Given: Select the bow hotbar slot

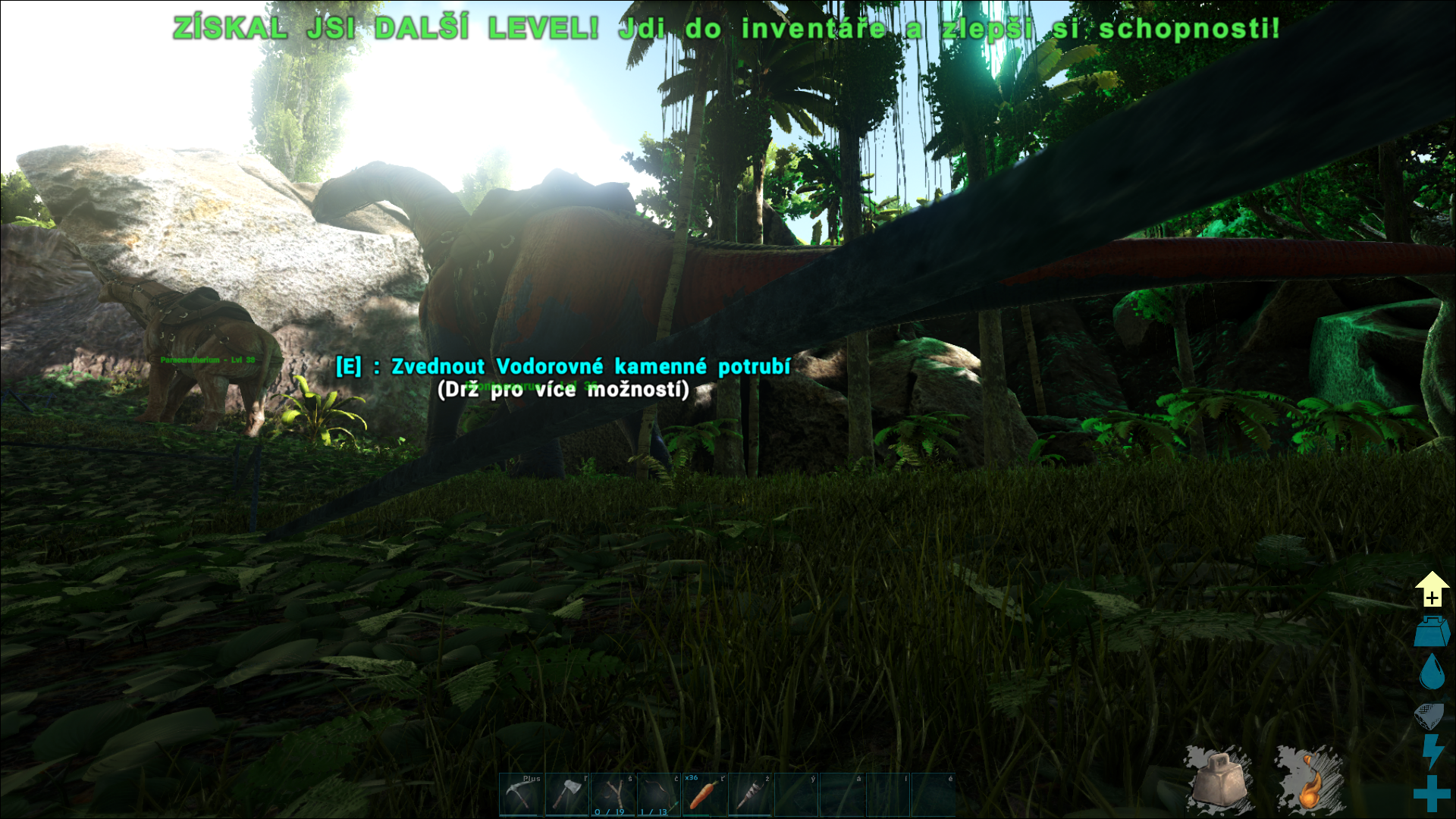Looking at the screenshot, I should pyautogui.click(x=658, y=795).
